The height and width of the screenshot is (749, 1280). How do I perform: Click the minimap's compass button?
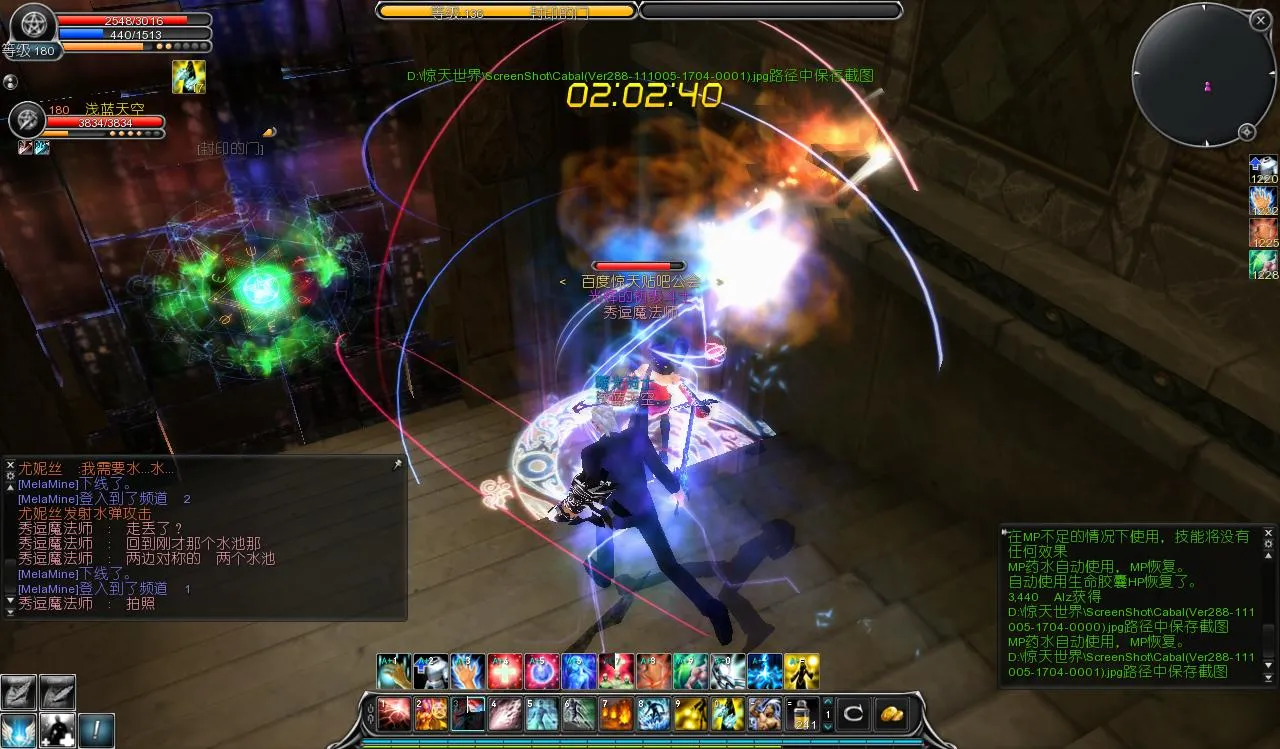click(1247, 132)
